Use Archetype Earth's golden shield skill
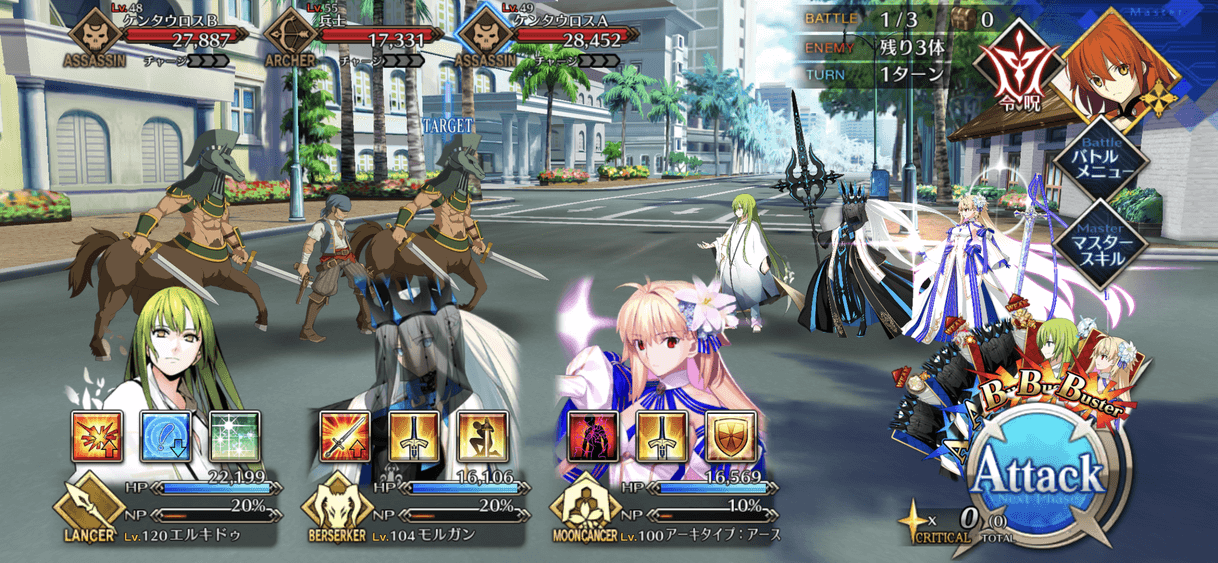Viewport: 1218px width, 563px height. click(x=731, y=437)
